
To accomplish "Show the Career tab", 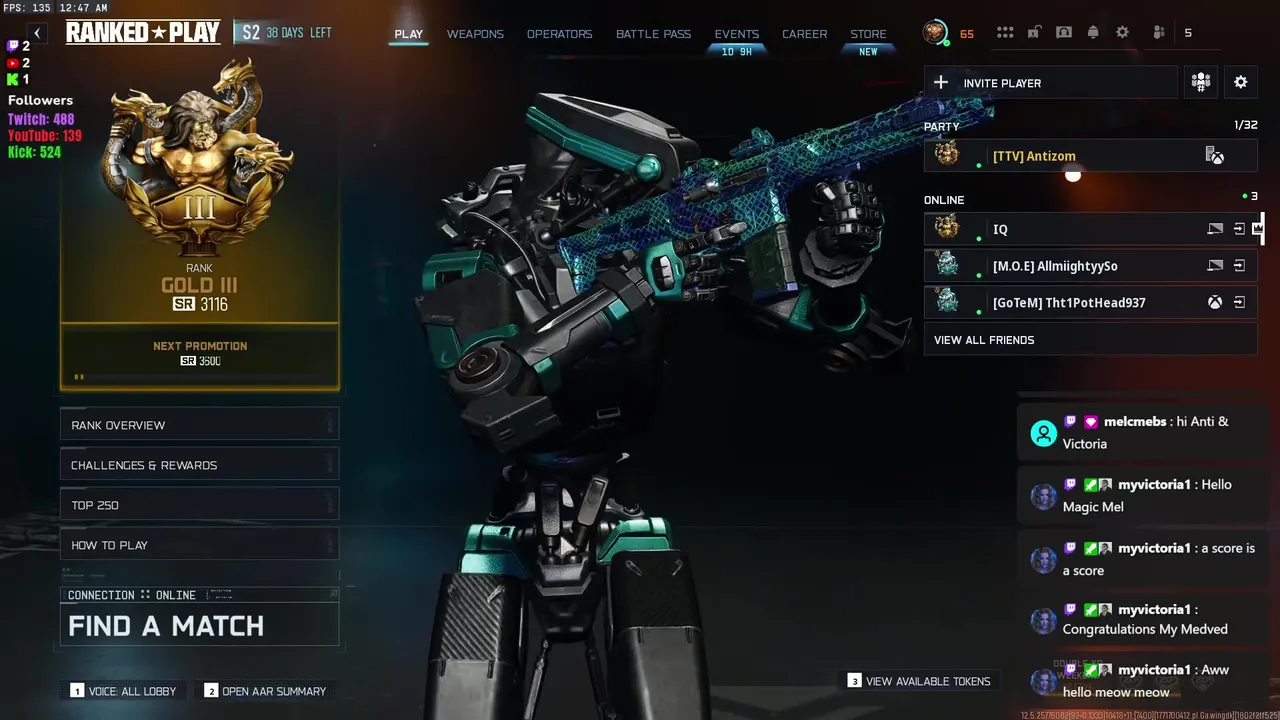I will coord(804,34).
